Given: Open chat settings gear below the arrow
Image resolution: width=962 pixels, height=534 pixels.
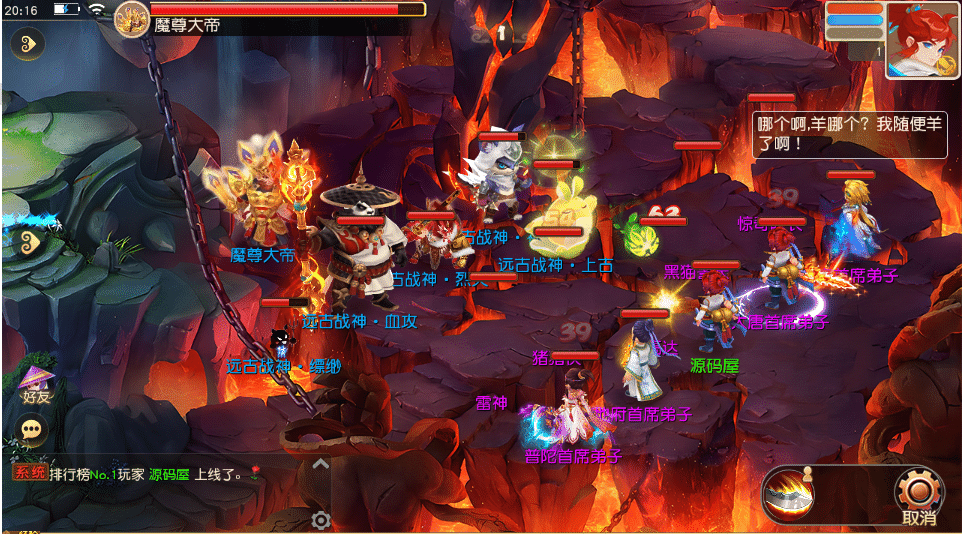Looking at the screenshot, I should tap(320, 520).
